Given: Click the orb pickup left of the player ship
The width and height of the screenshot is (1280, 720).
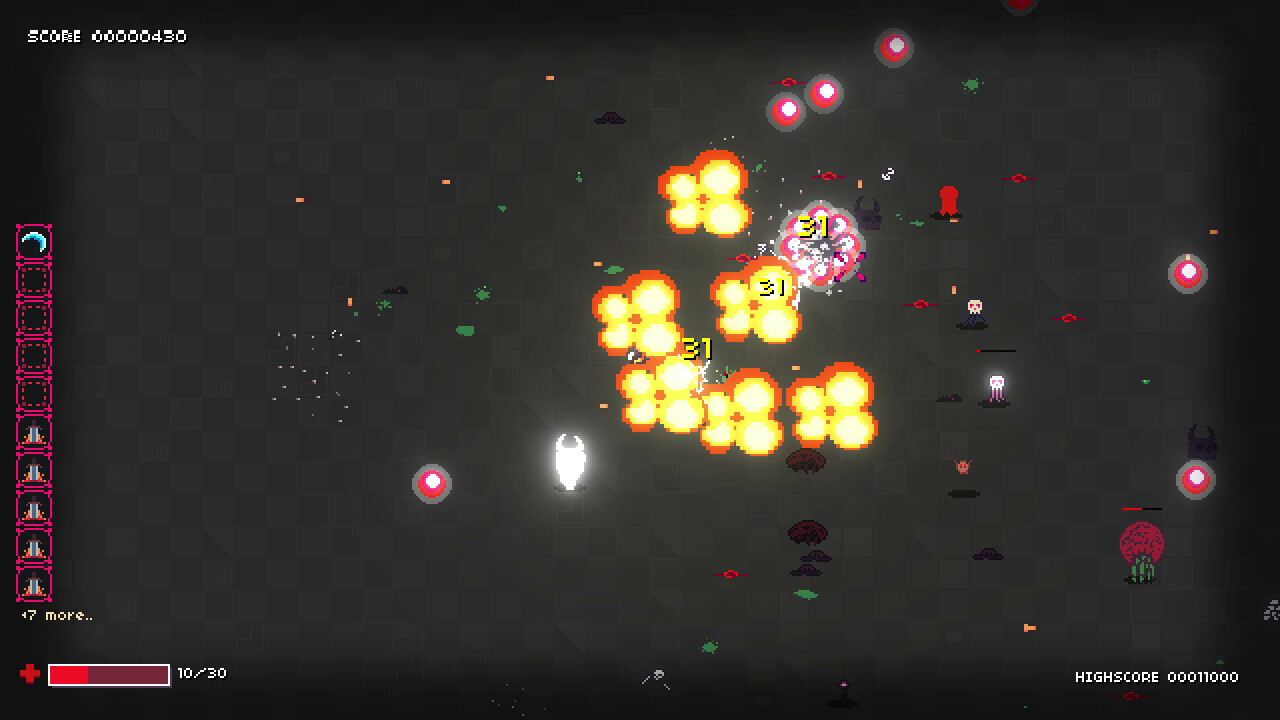Looking at the screenshot, I should point(432,482).
